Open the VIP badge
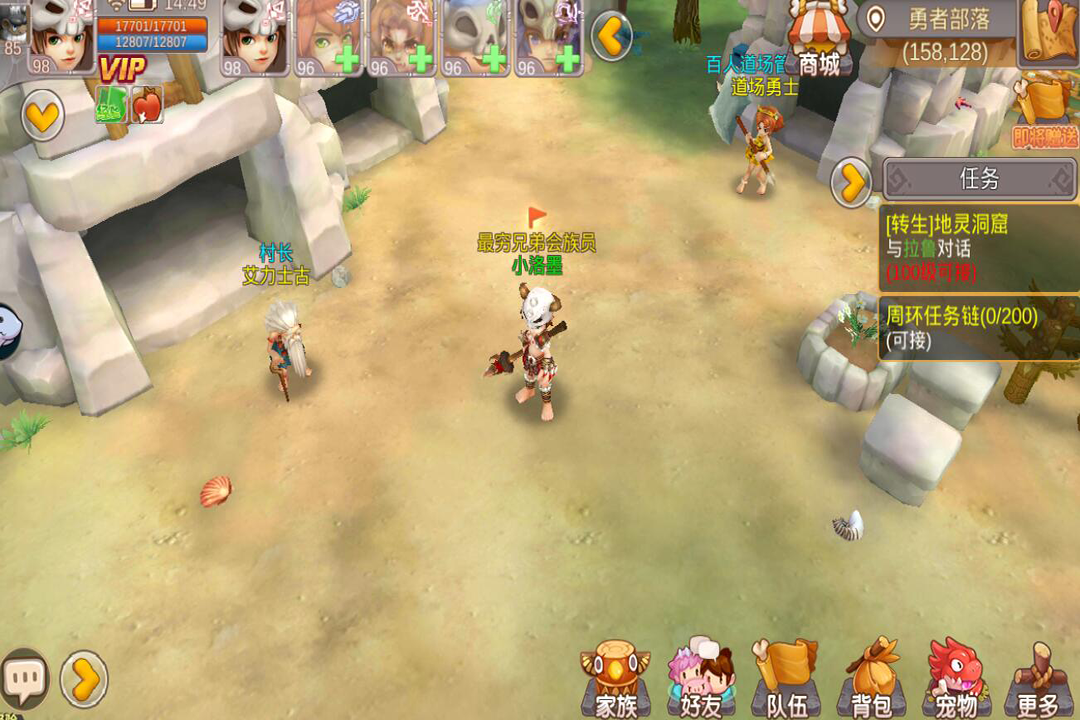This screenshot has height=720, width=1080. pyautogui.click(x=121, y=69)
